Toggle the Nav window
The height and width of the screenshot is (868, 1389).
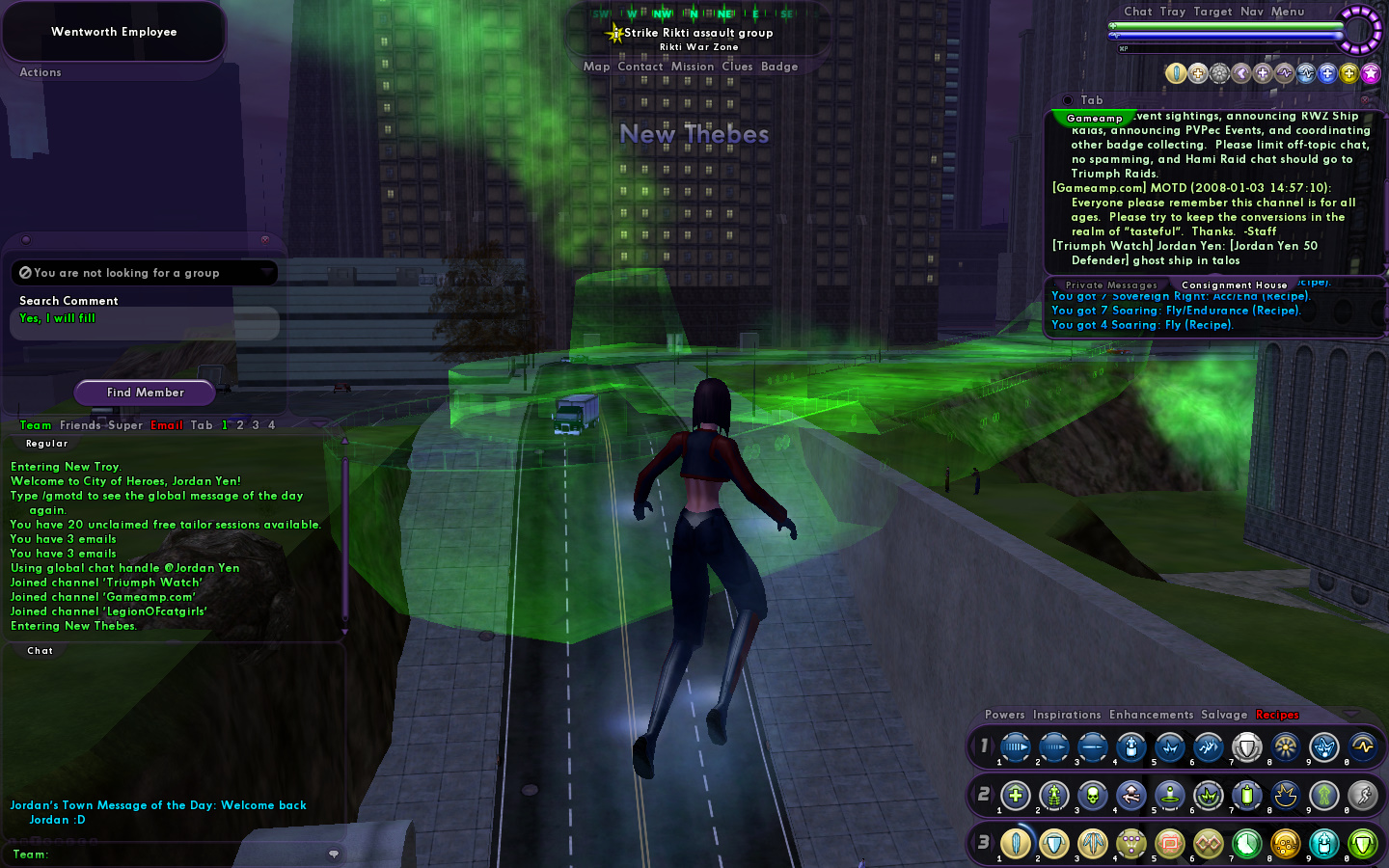(x=1252, y=12)
